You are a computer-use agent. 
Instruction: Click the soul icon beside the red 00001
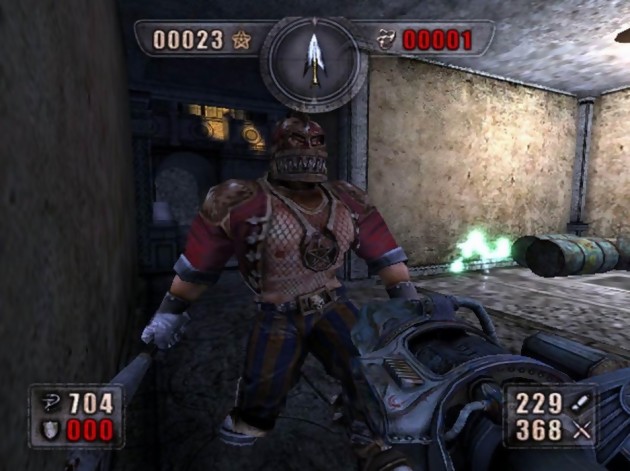388,41
